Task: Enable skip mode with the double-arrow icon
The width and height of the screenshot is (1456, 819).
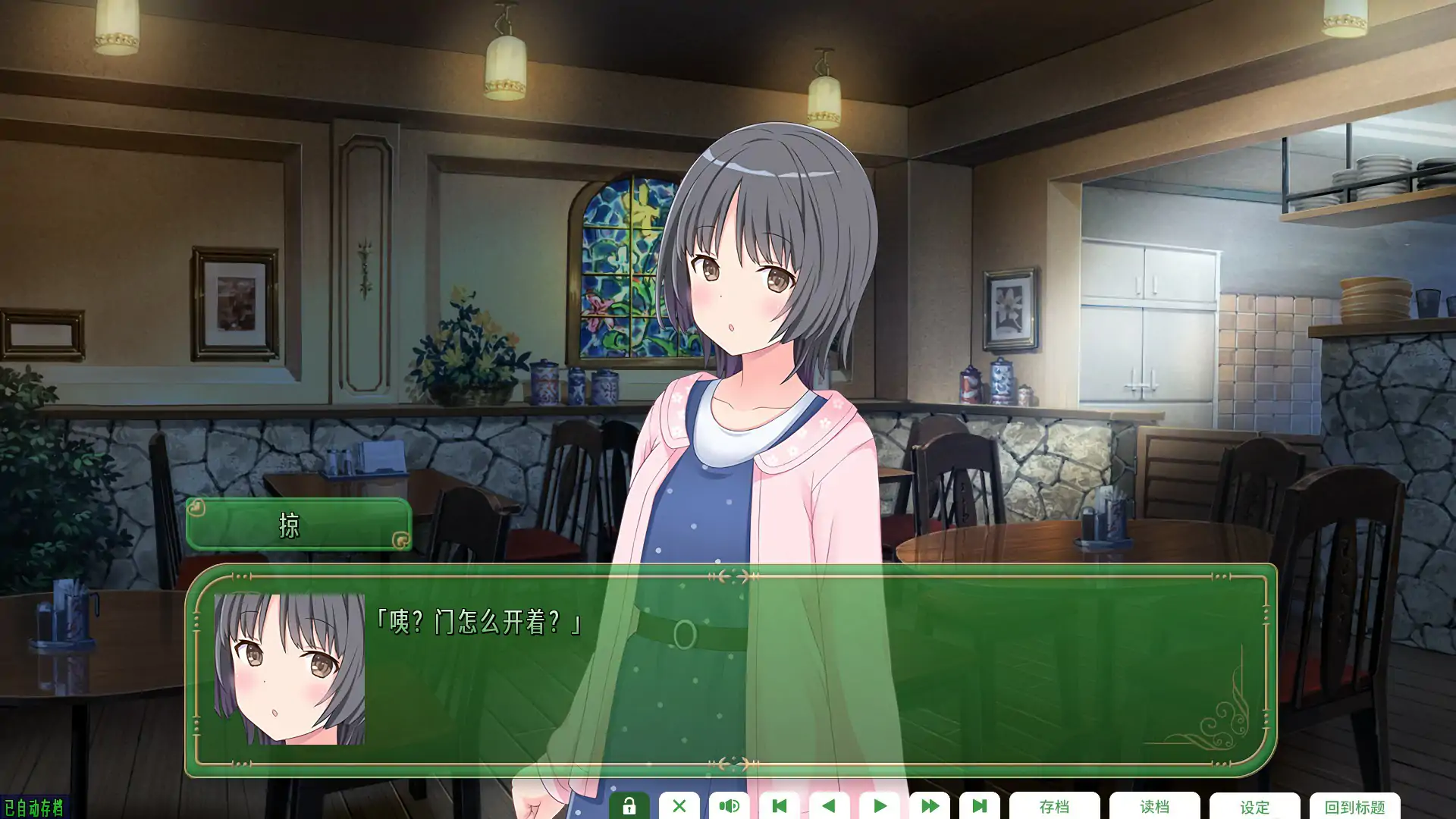Action: coord(930,807)
